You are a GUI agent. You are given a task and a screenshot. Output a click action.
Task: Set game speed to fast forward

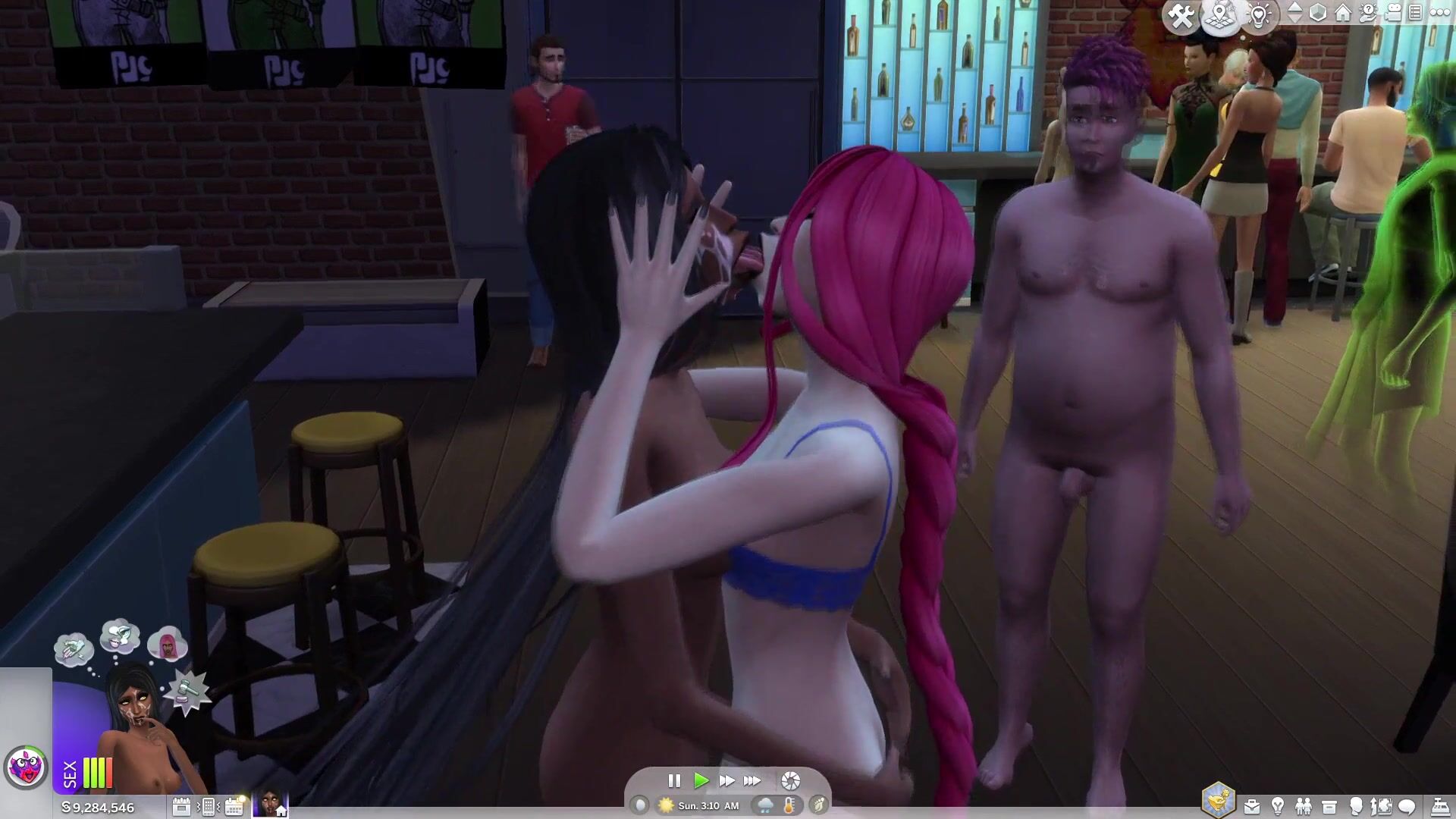[726, 780]
